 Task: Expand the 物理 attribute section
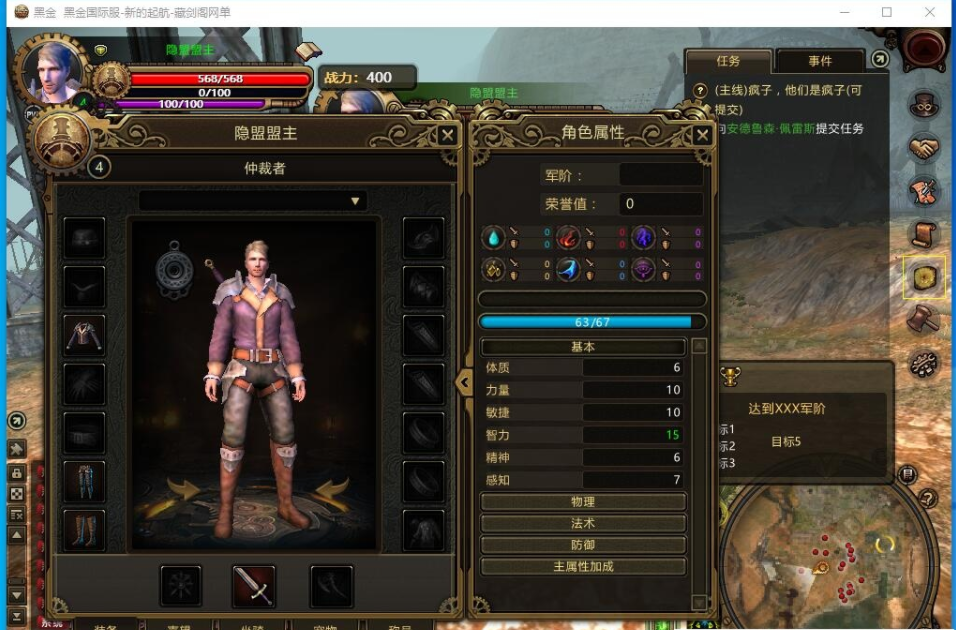[x=583, y=502]
